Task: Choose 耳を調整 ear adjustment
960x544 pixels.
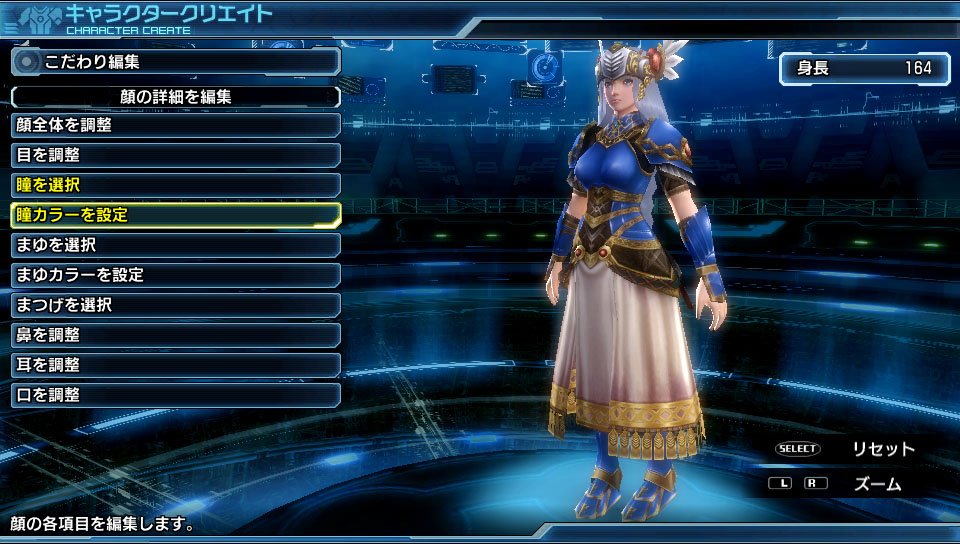Action: point(175,365)
